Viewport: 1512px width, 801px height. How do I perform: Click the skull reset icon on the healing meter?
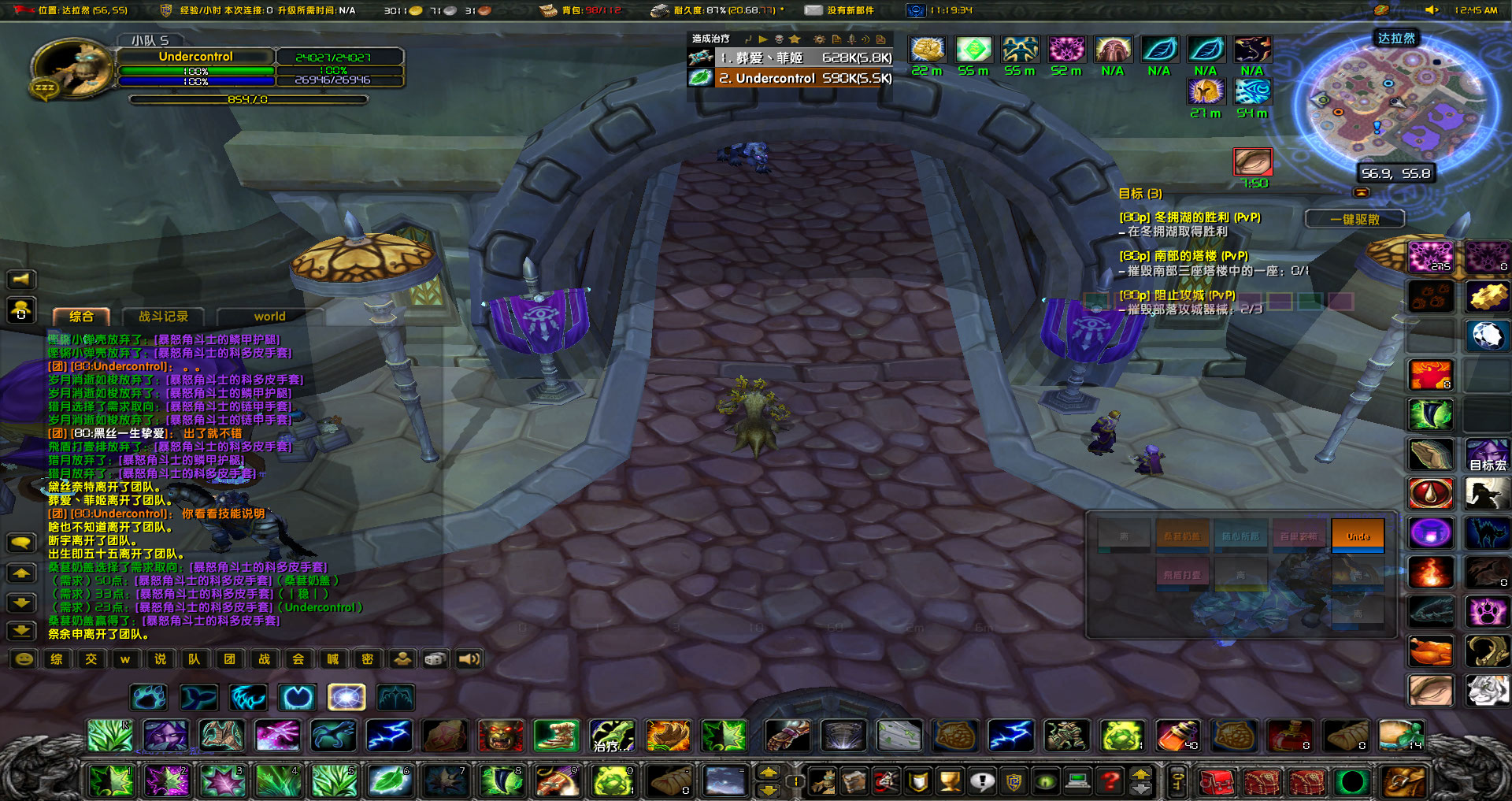click(780, 39)
